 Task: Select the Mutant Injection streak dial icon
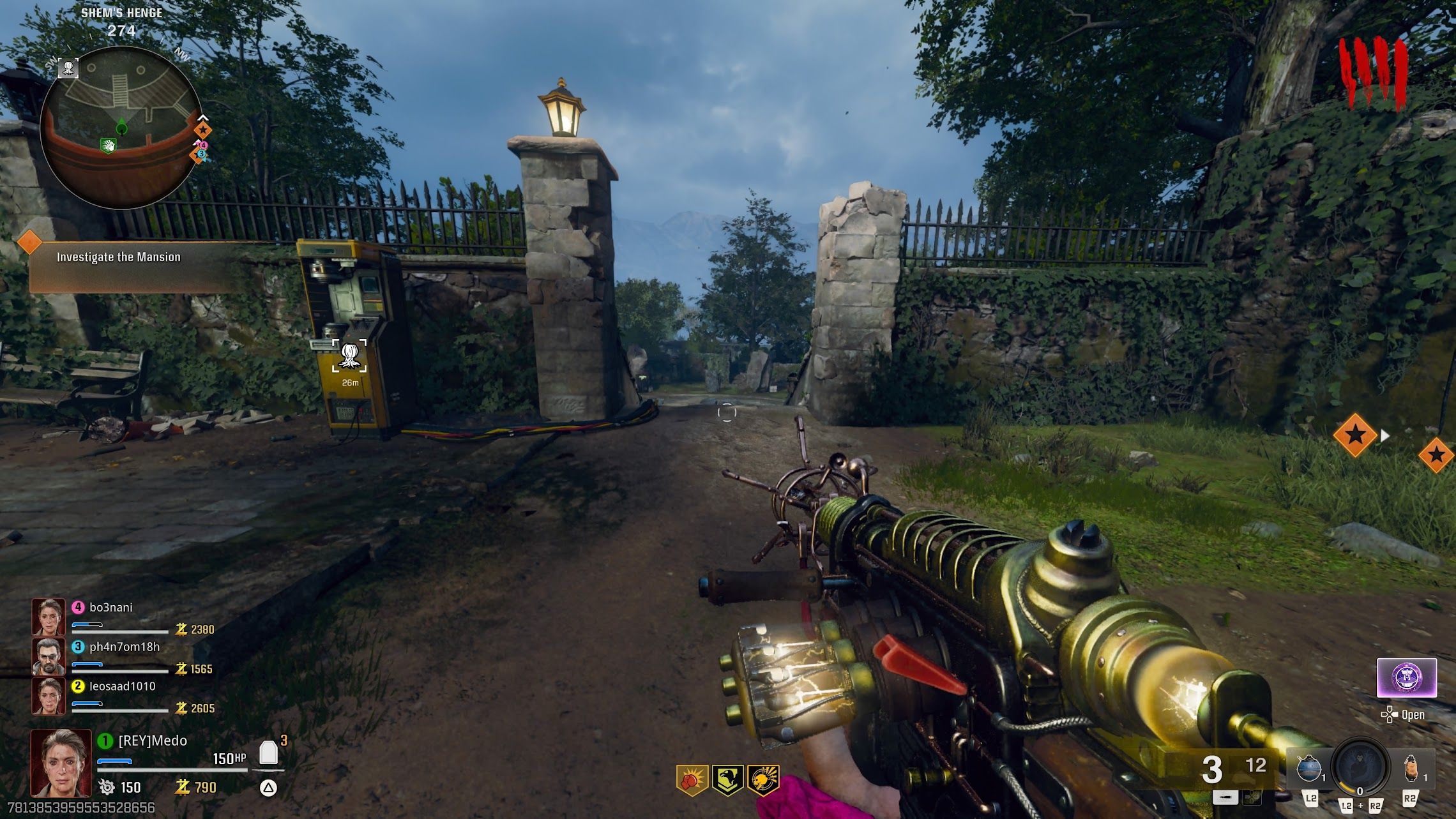[1361, 769]
